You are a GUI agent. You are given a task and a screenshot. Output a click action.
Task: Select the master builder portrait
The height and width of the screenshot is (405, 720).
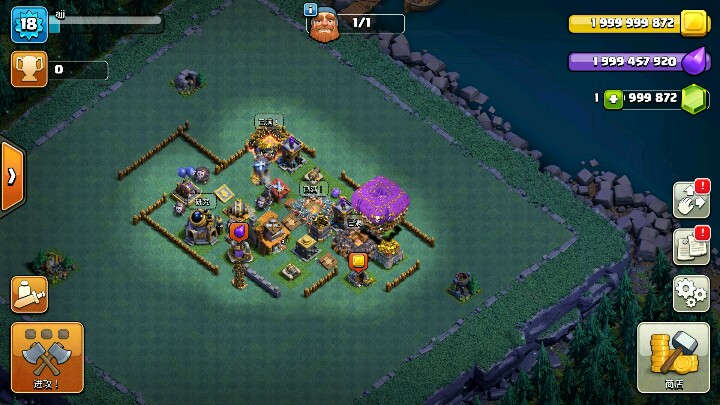pyautogui.click(x=322, y=22)
